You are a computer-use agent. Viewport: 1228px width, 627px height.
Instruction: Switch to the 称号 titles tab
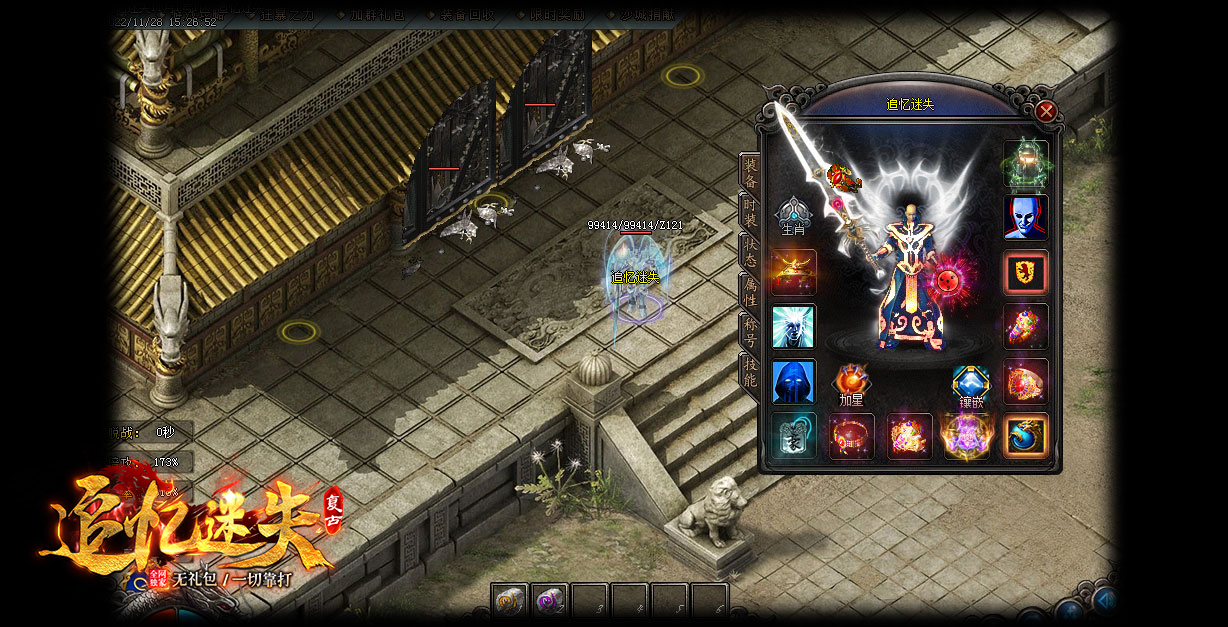tap(750, 331)
